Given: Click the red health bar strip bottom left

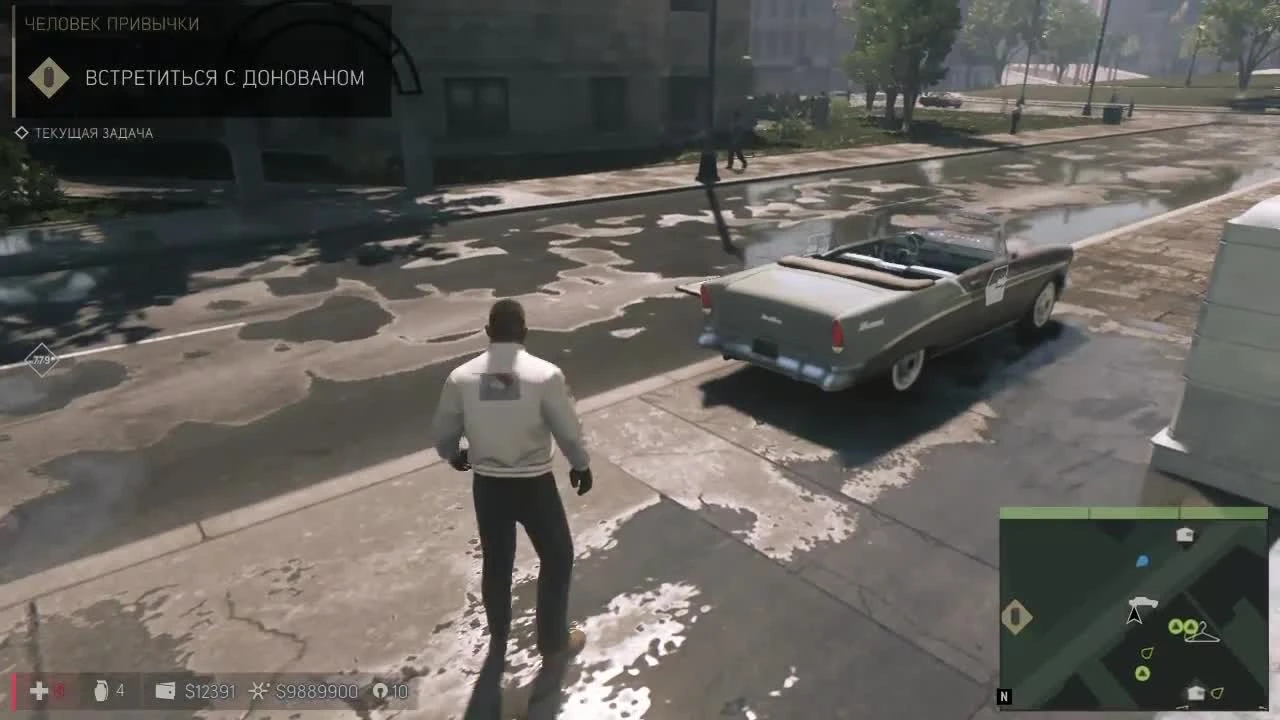Looking at the screenshot, I should point(13,690).
